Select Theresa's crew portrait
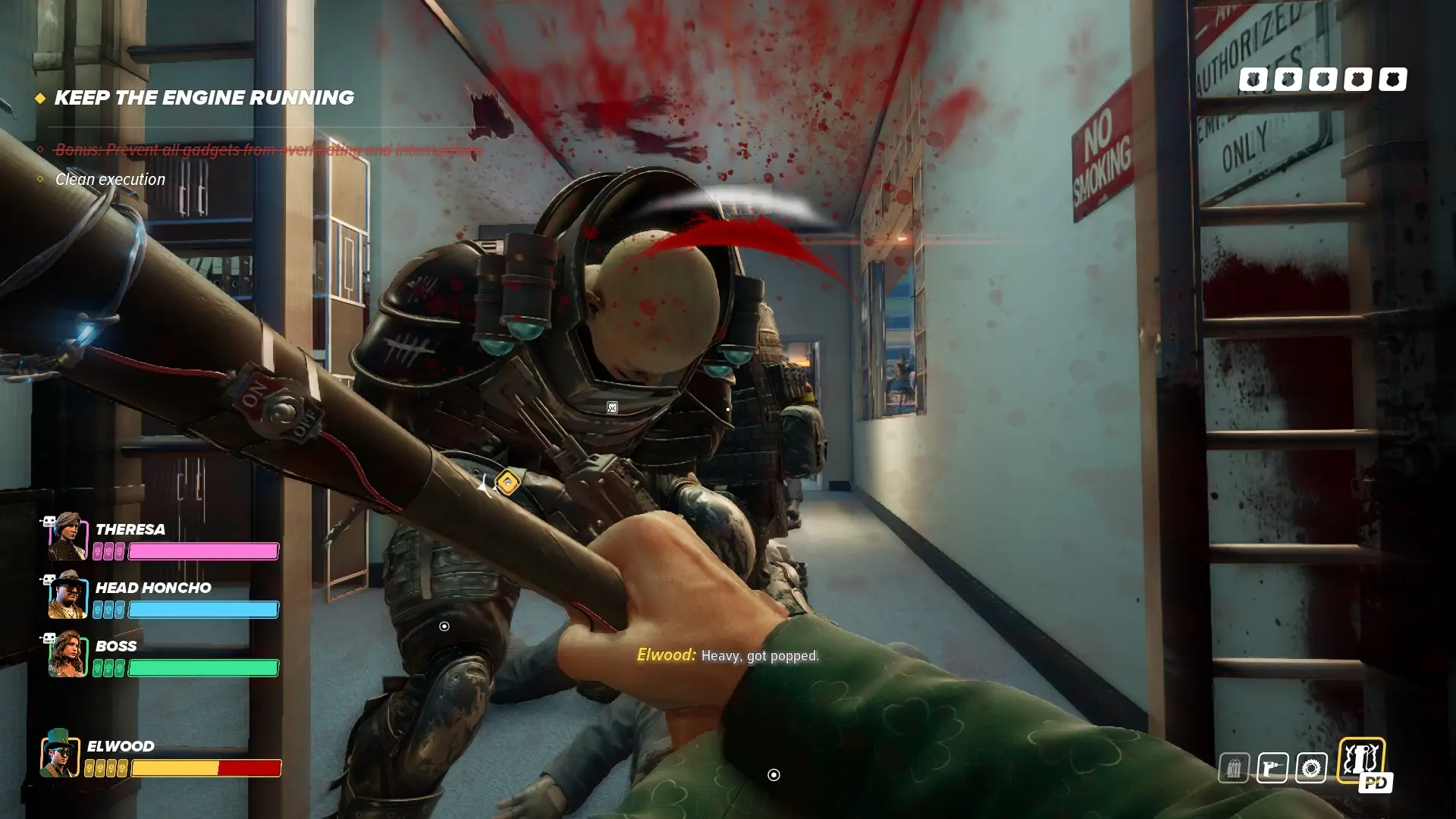This screenshot has width=1456, height=819. (x=67, y=537)
